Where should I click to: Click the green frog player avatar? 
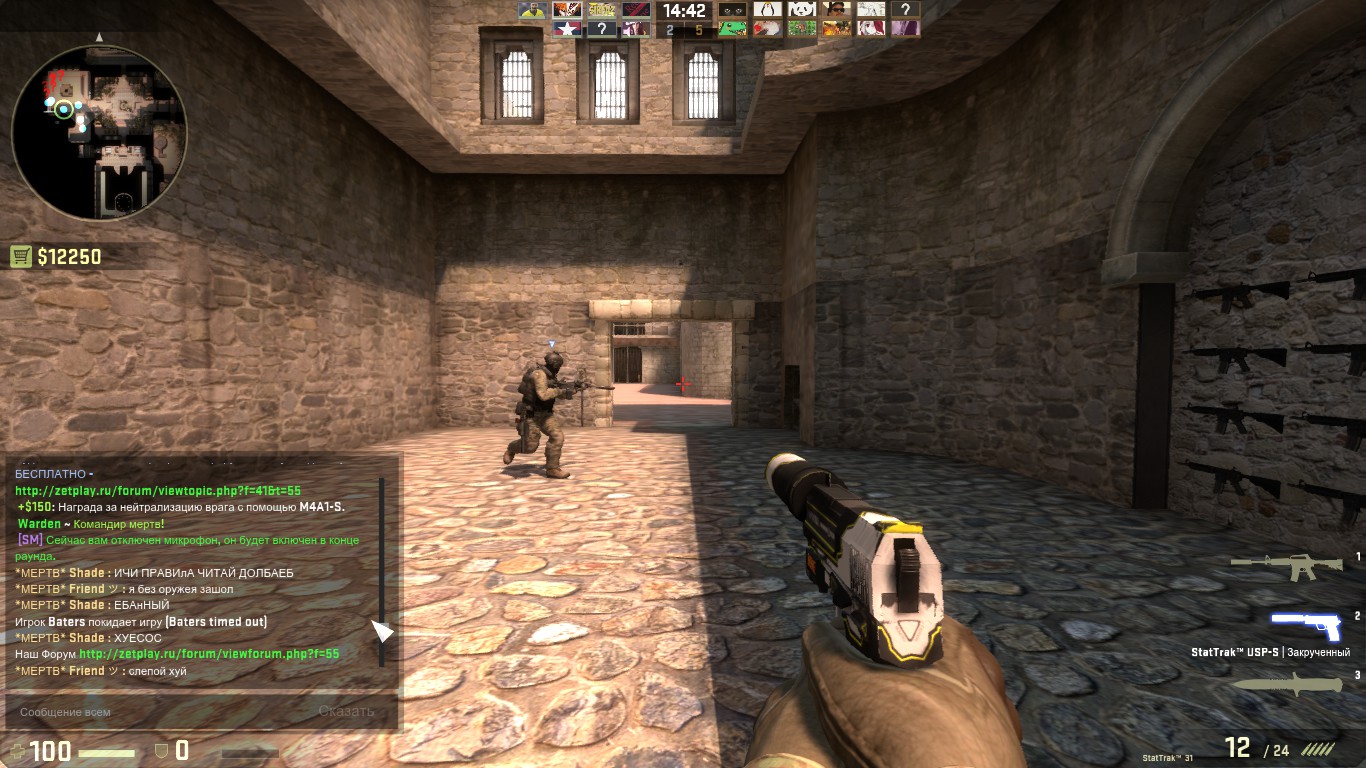click(733, 29)
